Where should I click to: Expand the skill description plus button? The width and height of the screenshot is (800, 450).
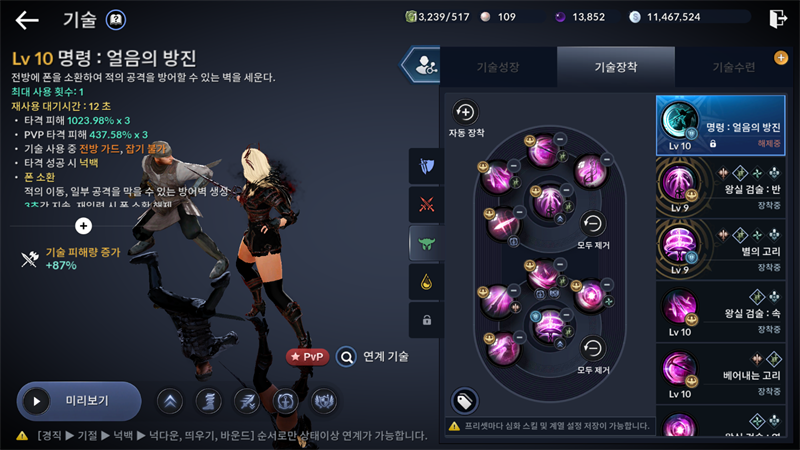pos(84,226)
